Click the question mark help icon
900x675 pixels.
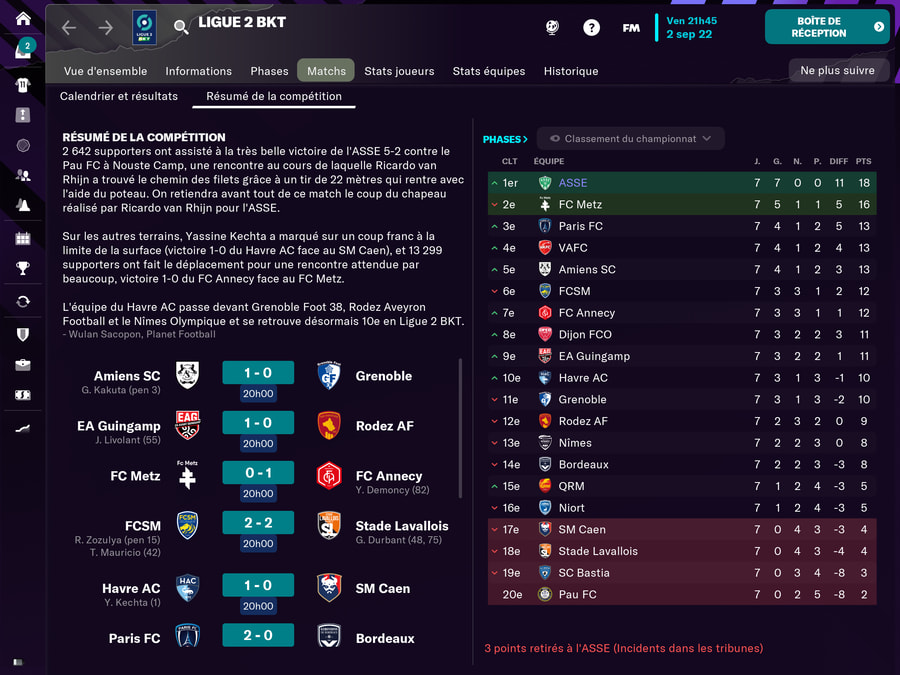(x=591, y=28)
